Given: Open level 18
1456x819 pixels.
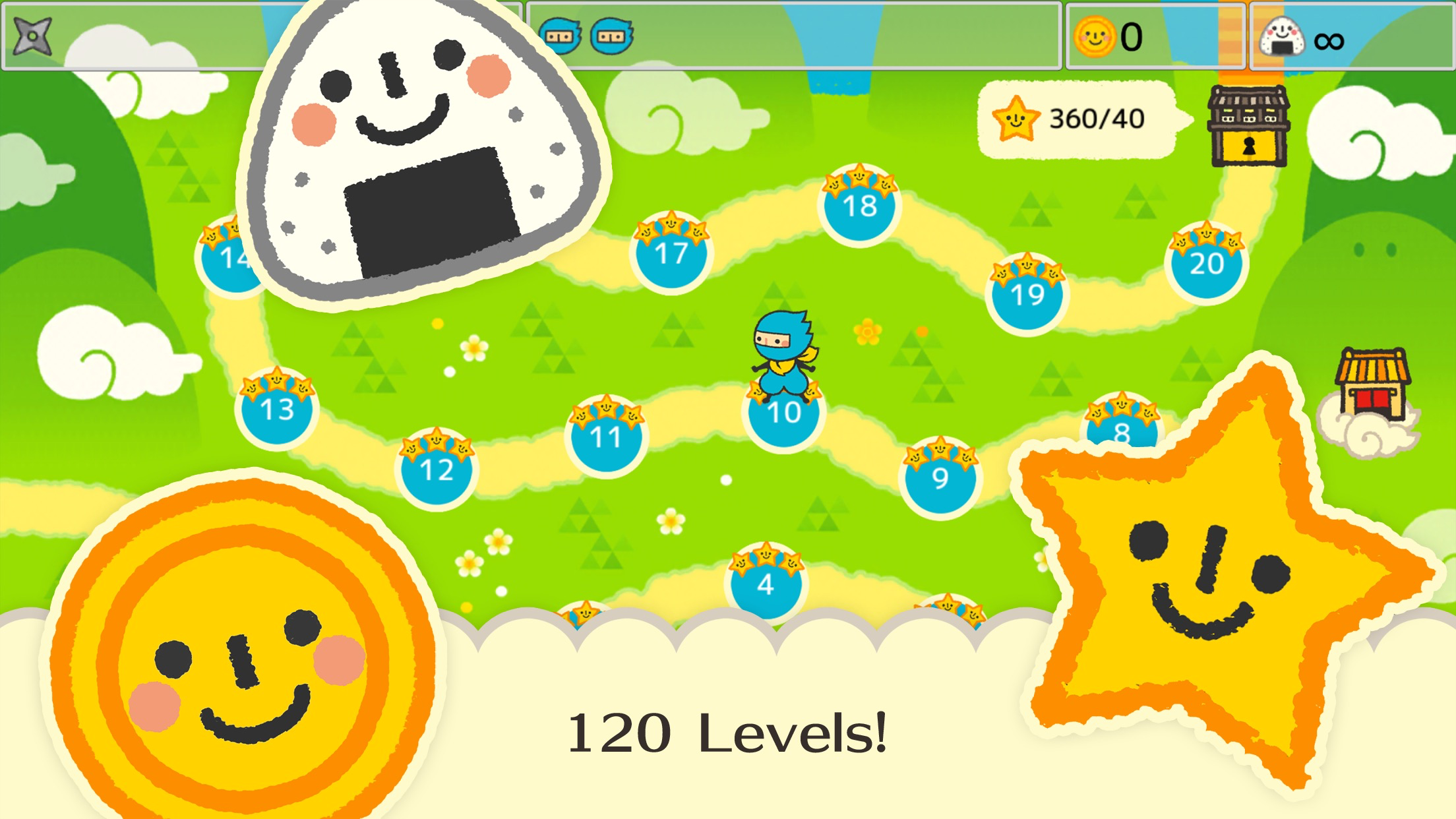Looking at the screenshot, I should pos(859,208).
